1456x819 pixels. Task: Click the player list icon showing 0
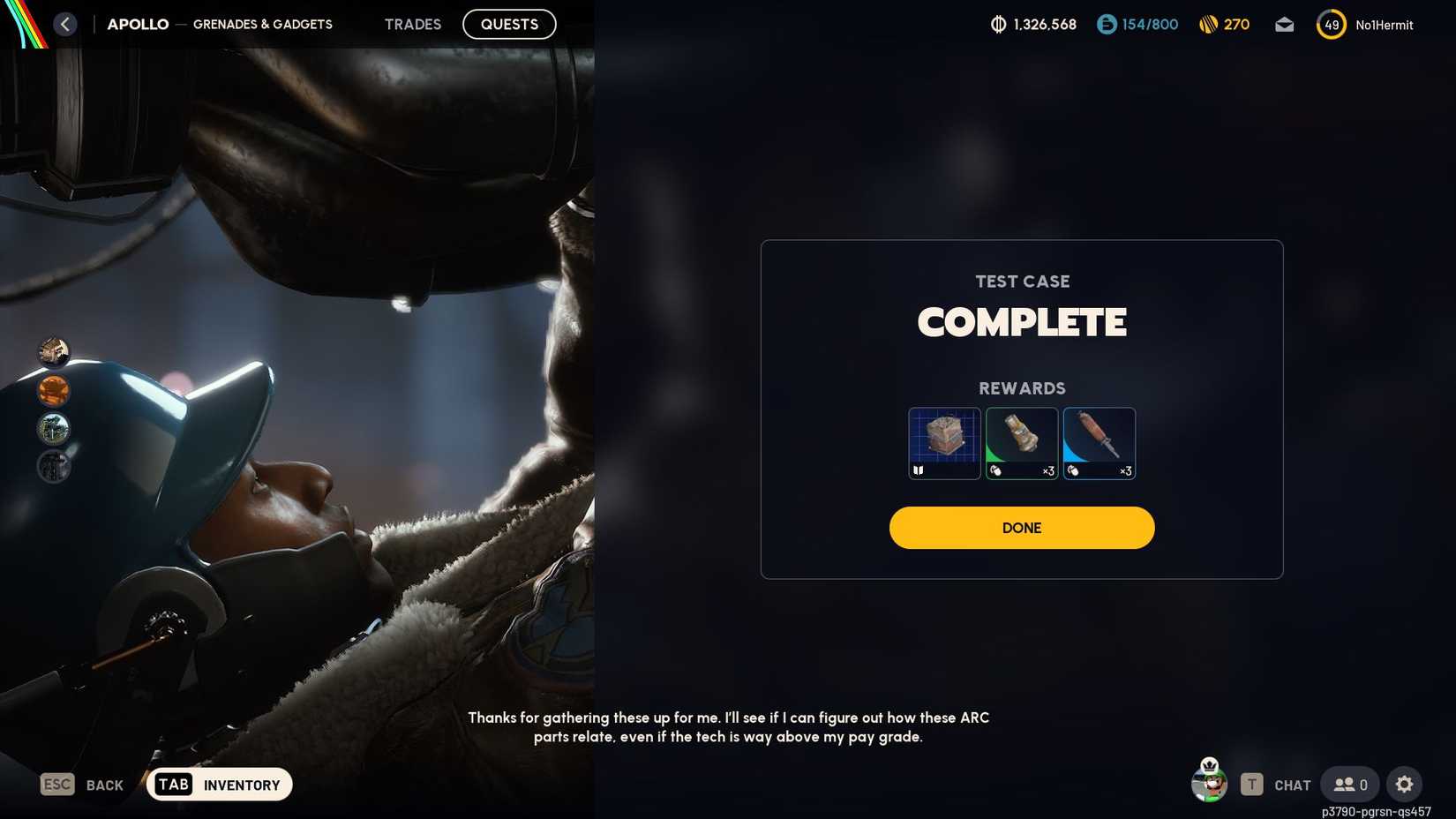tap(1348, 784)
